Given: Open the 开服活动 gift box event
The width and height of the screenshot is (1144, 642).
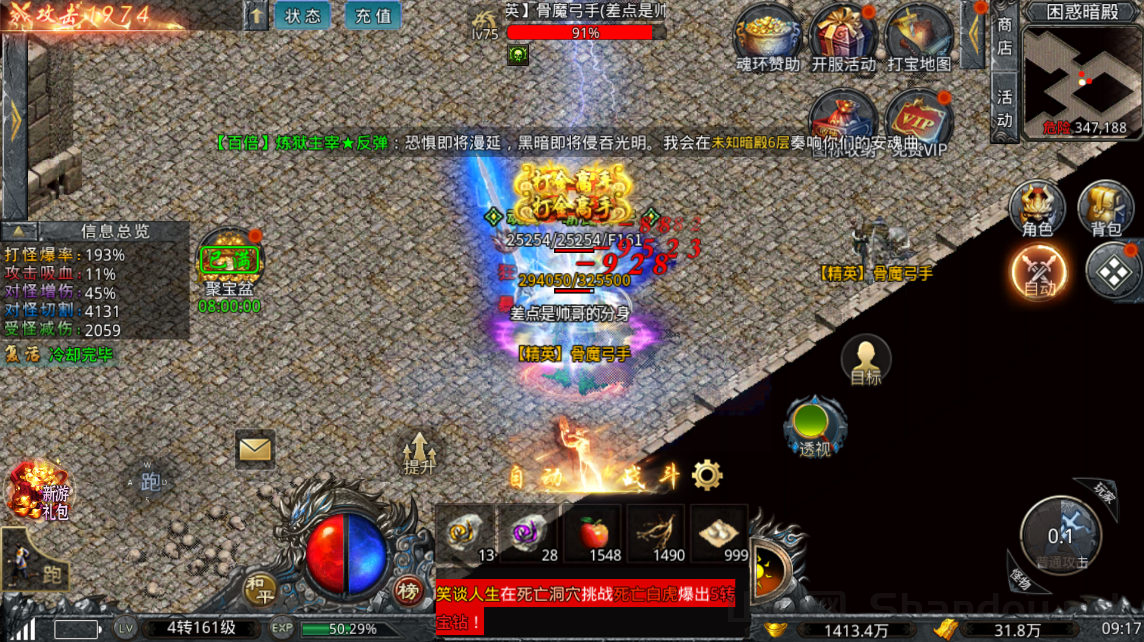Looking at the screenshot, I should (x=842, y=37).
